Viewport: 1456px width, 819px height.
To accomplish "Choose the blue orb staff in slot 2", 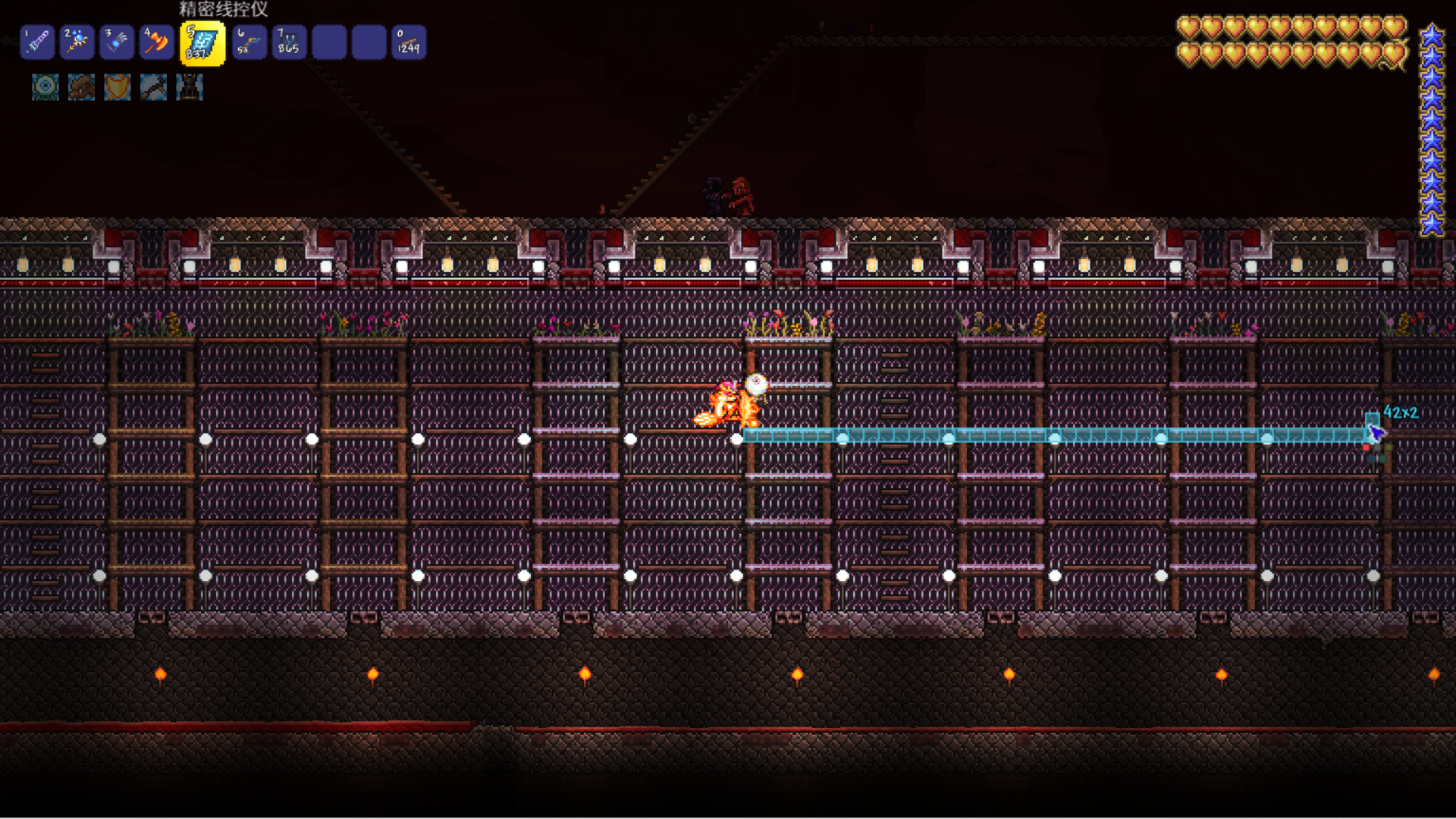I will click(x=77, y=42).
